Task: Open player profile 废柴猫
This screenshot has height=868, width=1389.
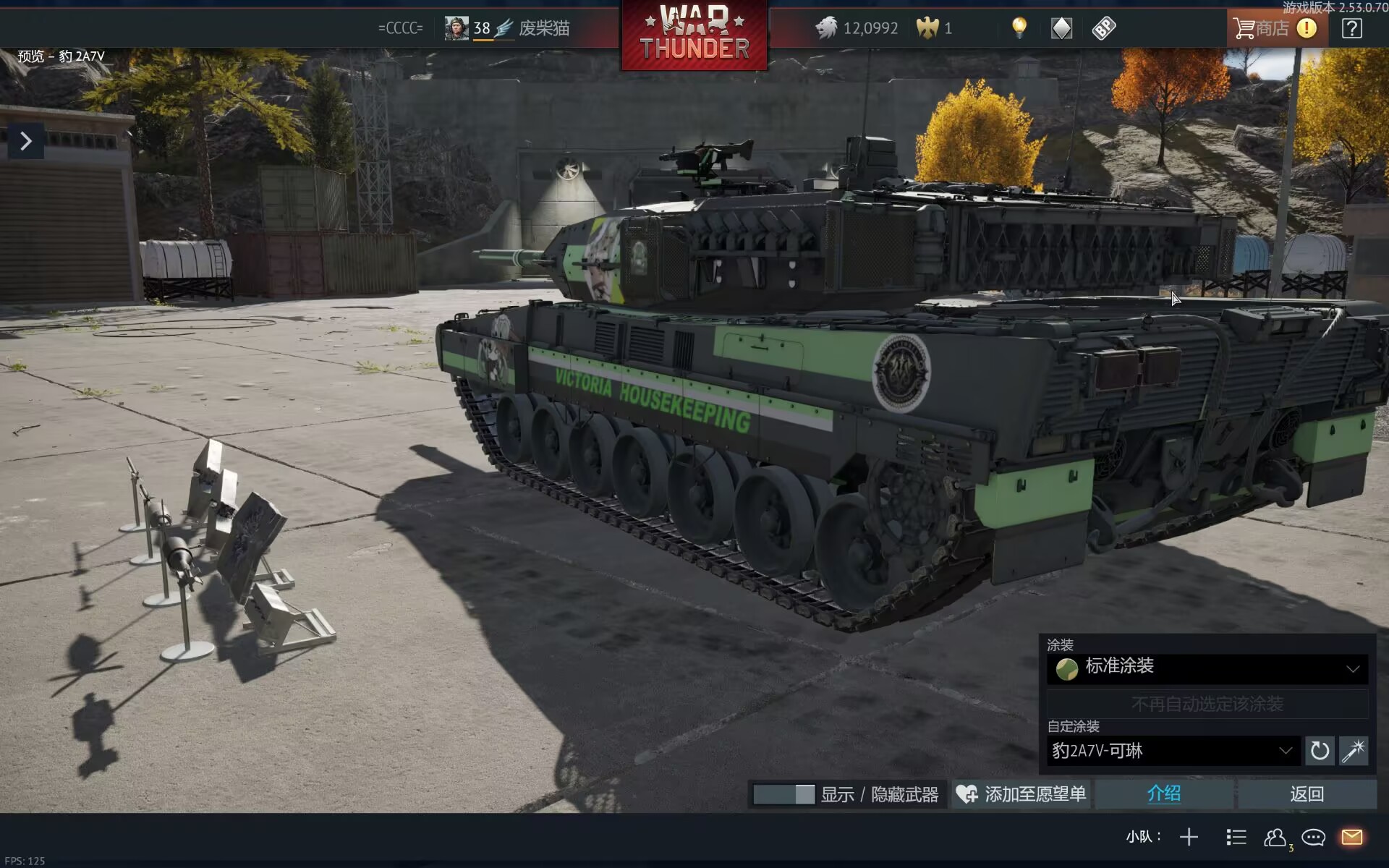Action: (543, 28)
